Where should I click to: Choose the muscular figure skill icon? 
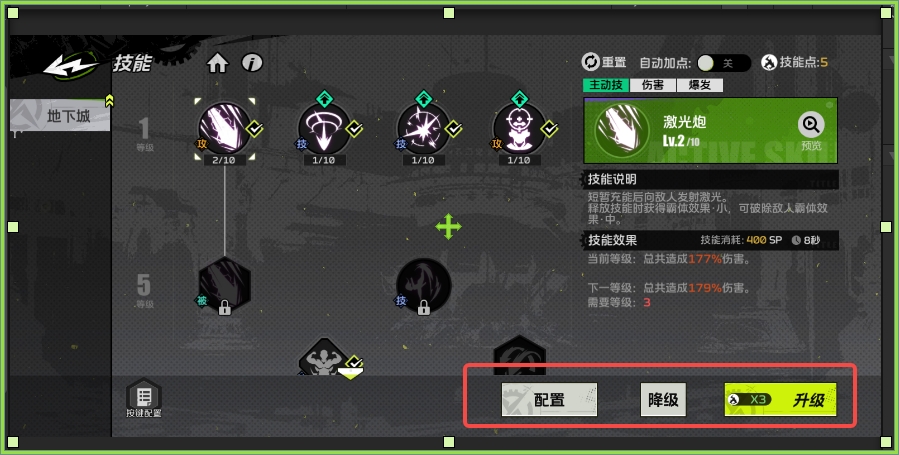click(x=324, y=358)
